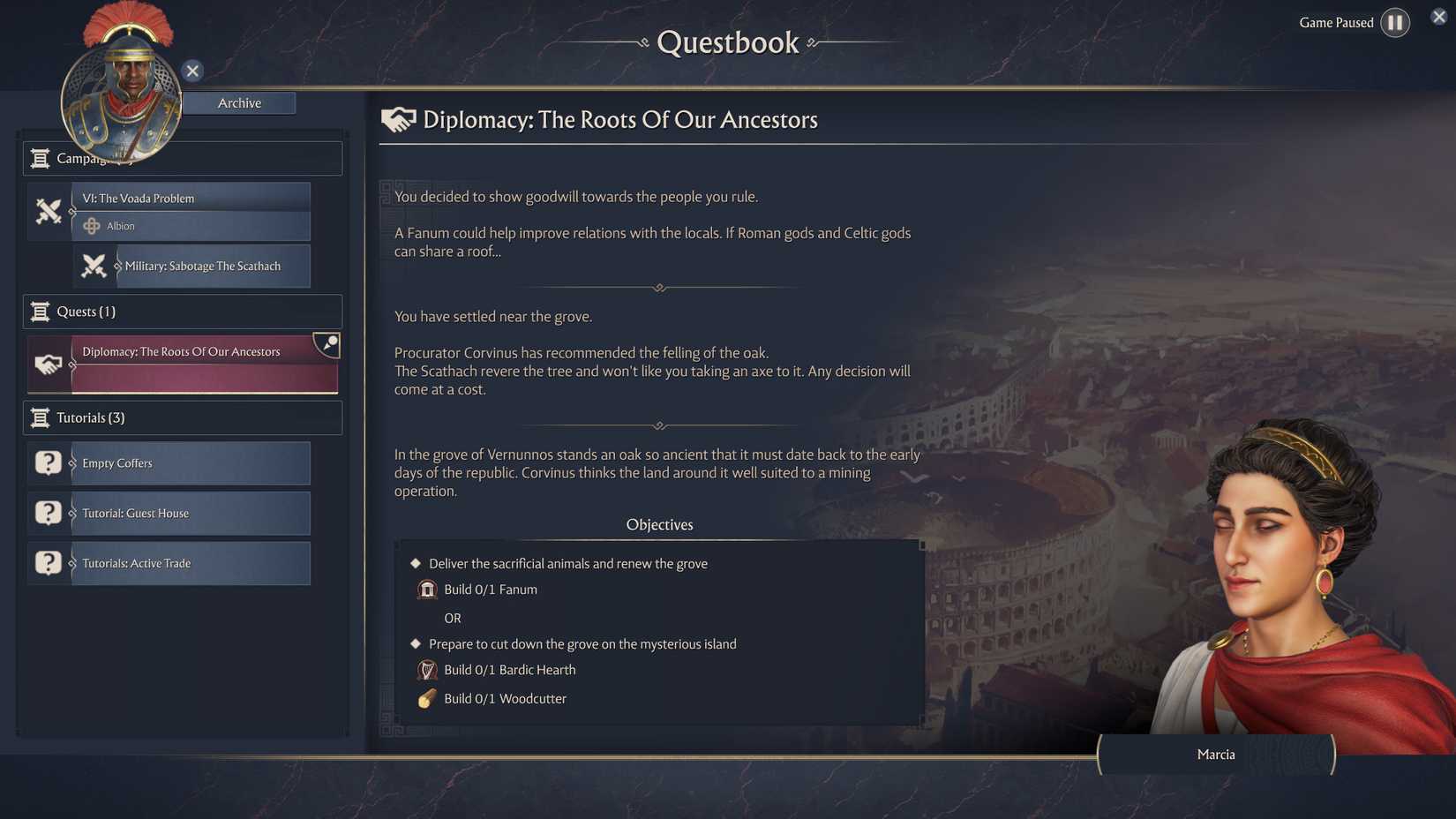Click the axe icon beside Build Woodcutter
Image resolution: width=1456 pixels, height=819 pixels.
(x=427, y=698)
